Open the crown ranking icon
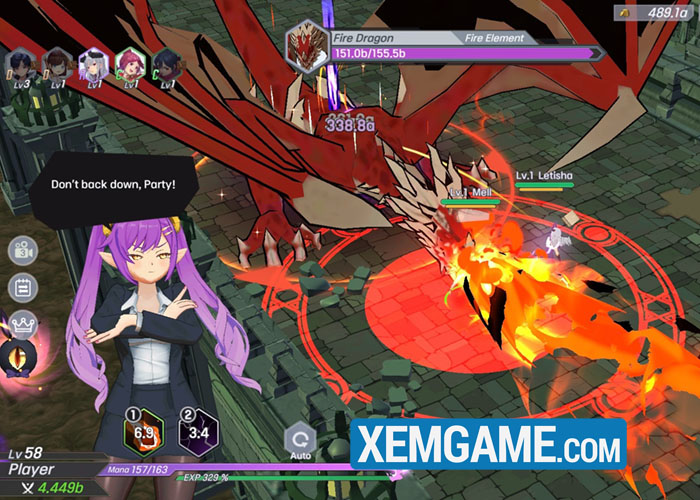Screen dimensions: 700x500 tap(22, 324)
